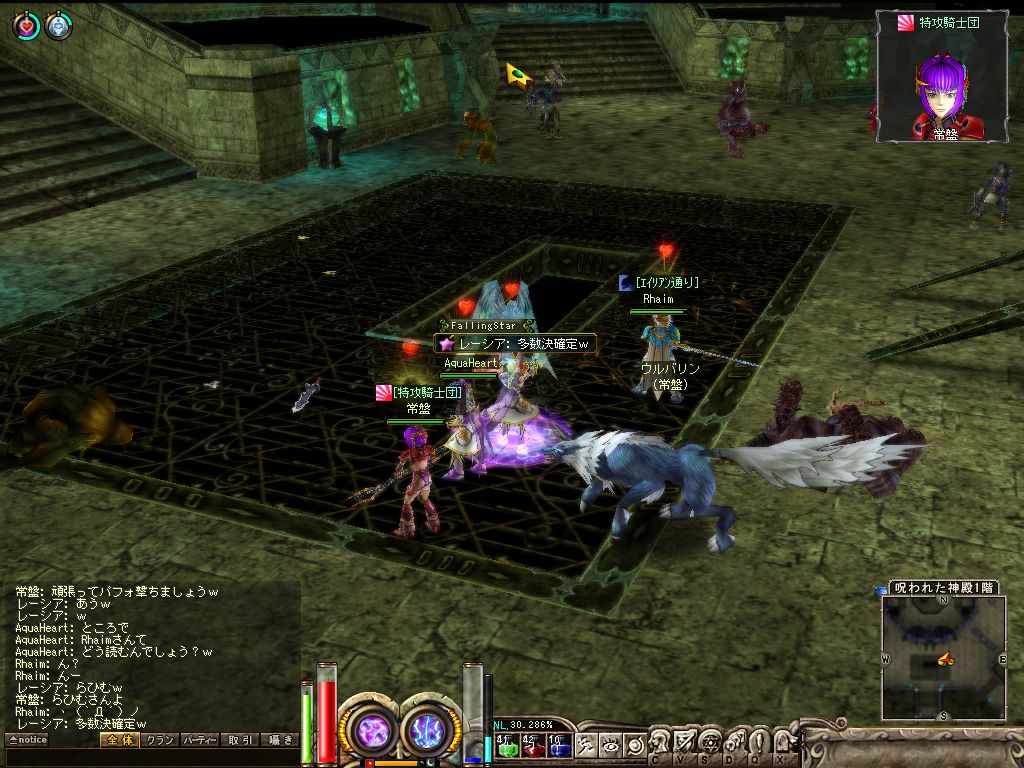Activate the blue lightning skill orb
The image size is (1024, 768).
tap(428, 729)
